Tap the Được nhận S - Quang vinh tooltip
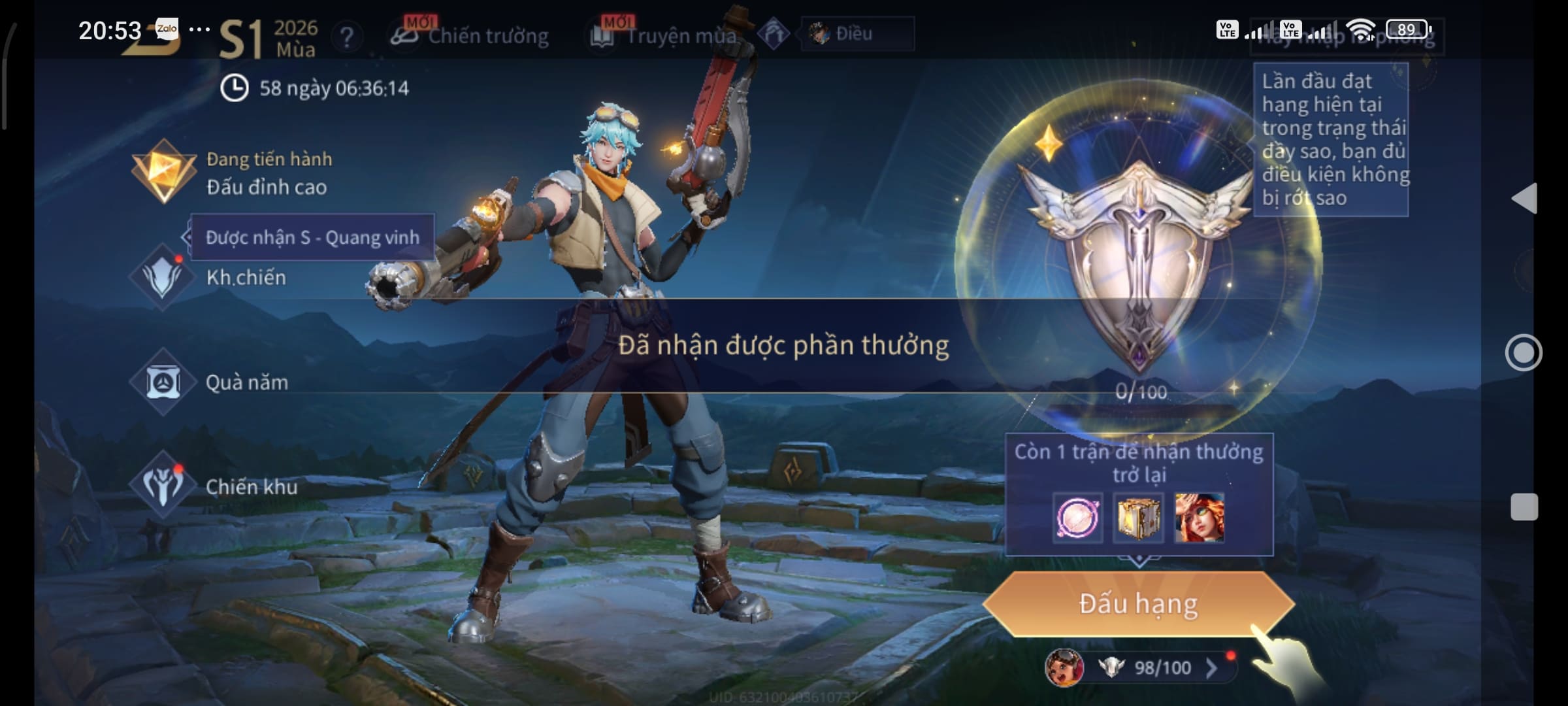1568x706 pixels. pyautogui.click(x=312, y=237)
